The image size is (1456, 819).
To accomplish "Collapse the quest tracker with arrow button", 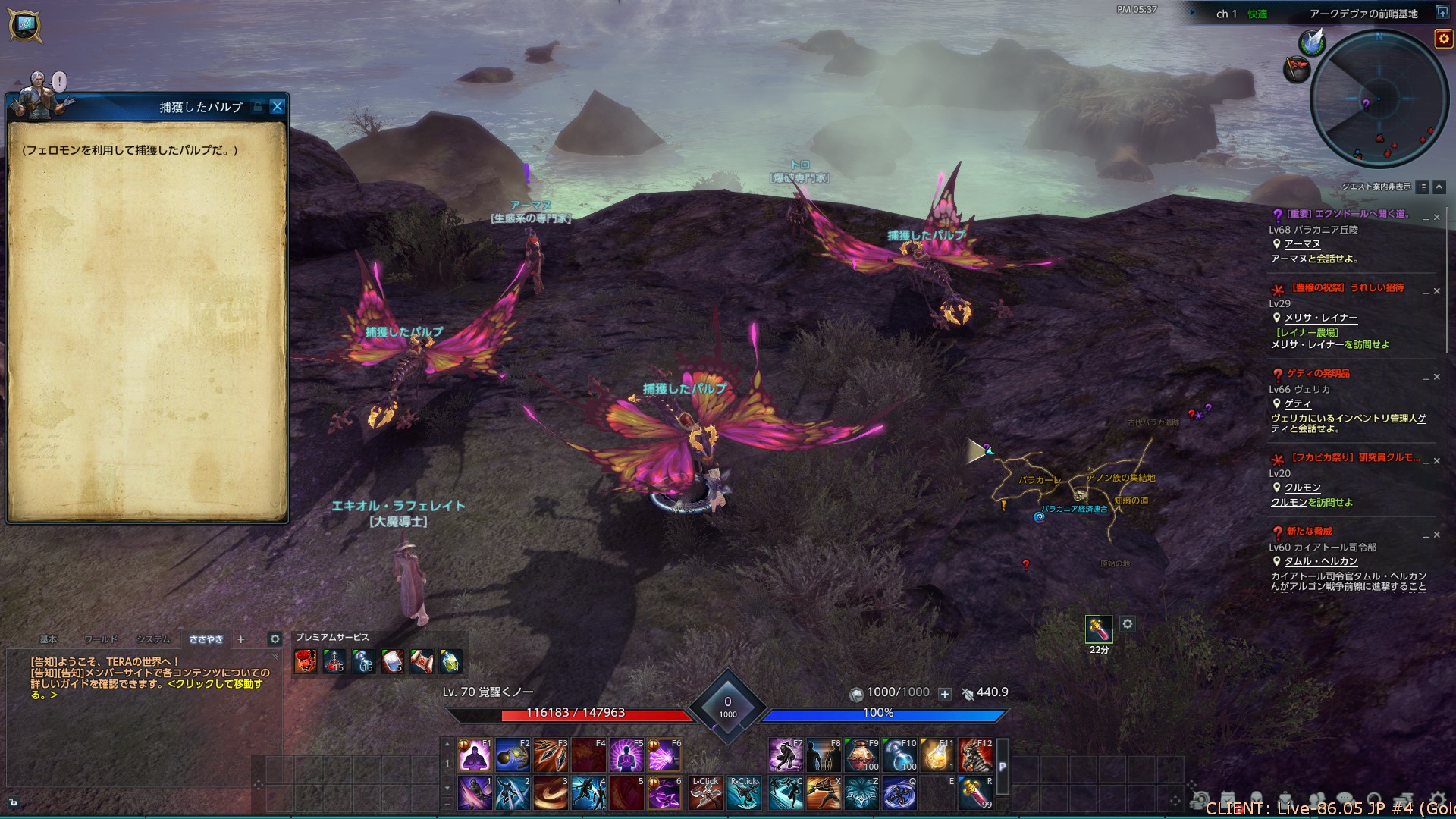I will point(1439,187).
